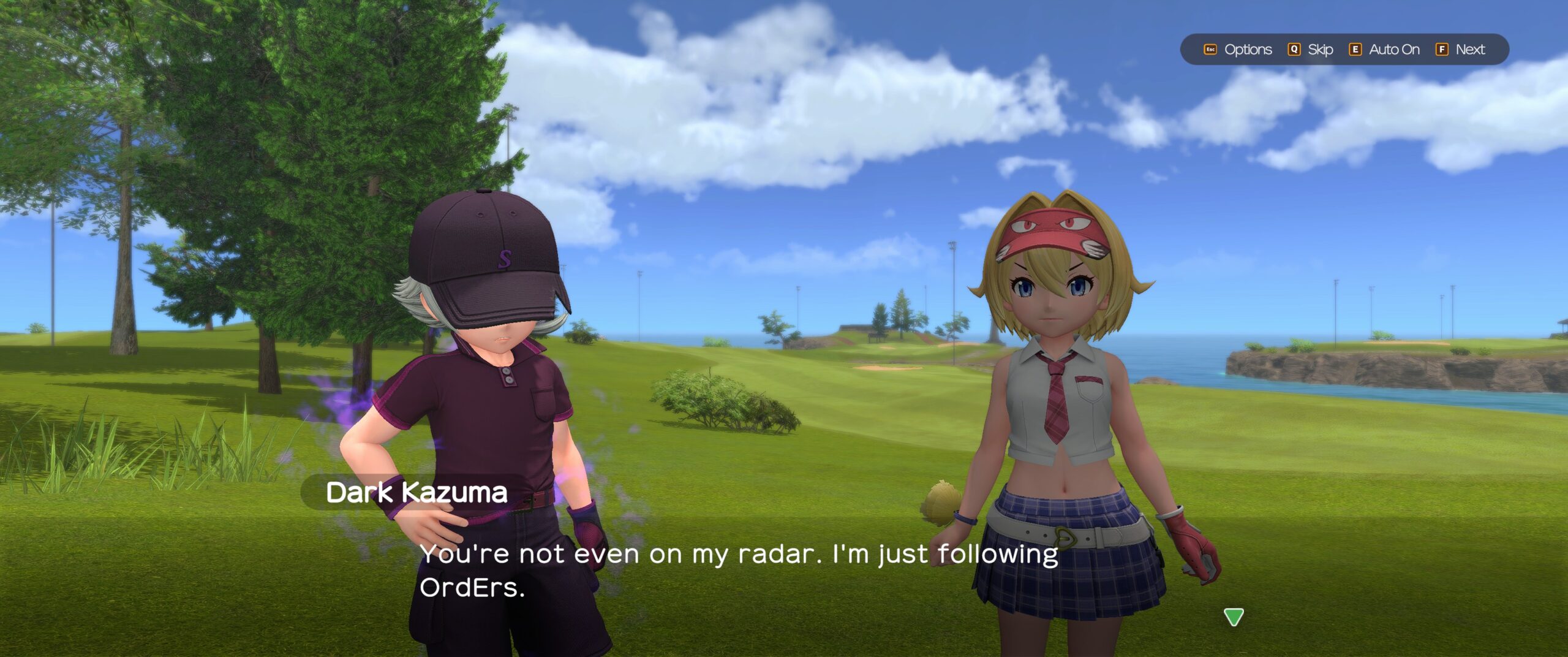Viewport: 1568px width, 657px height.
Task: Click the F key icon for Next
Action: pos(1442,50)
